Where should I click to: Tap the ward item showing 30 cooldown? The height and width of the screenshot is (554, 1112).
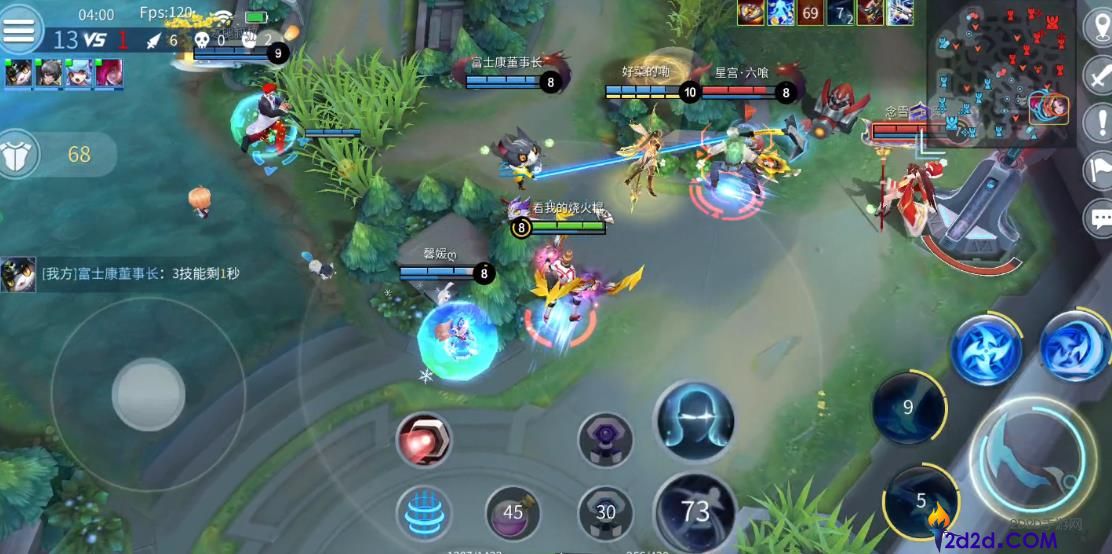coord(605,513)
